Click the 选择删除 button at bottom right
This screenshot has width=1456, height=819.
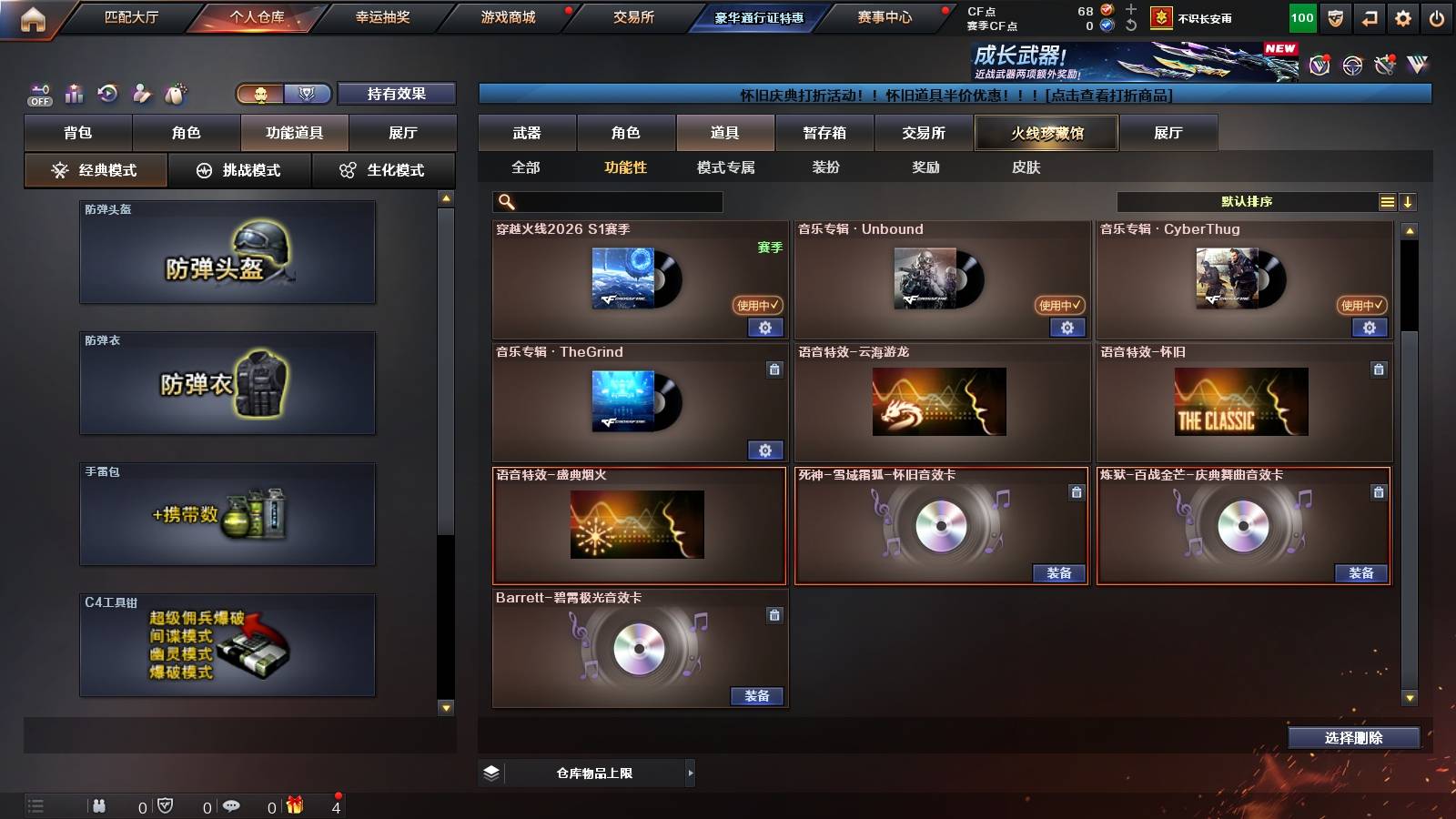1353,738
